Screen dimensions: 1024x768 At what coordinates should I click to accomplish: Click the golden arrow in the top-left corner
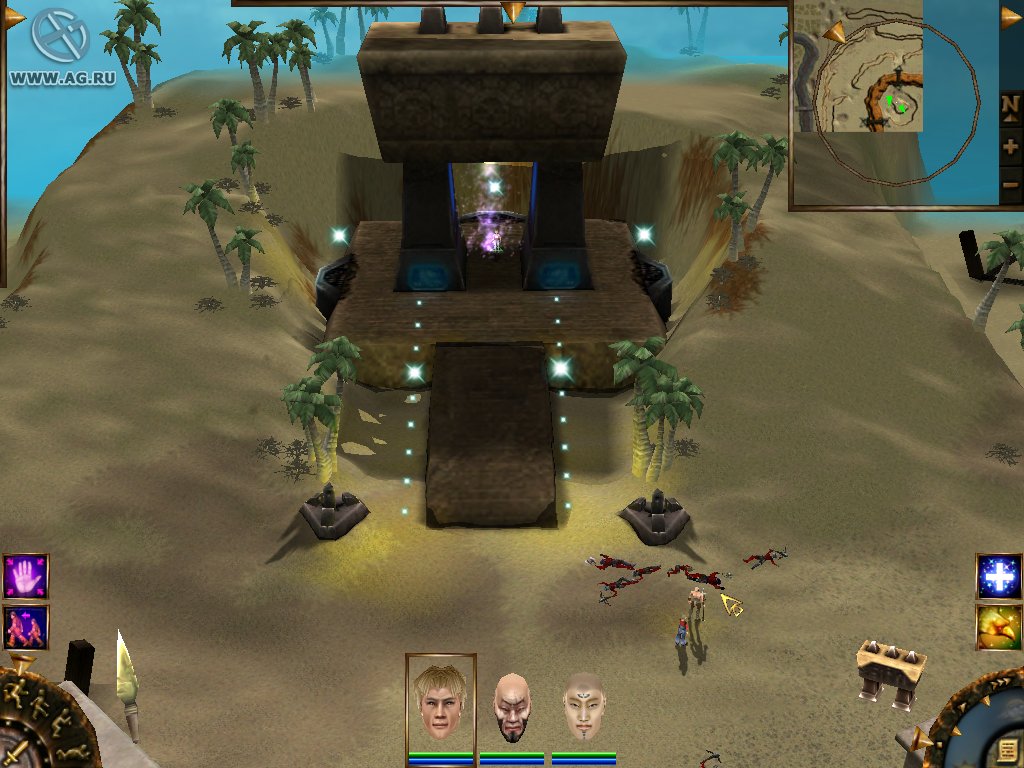coord(14,17)
